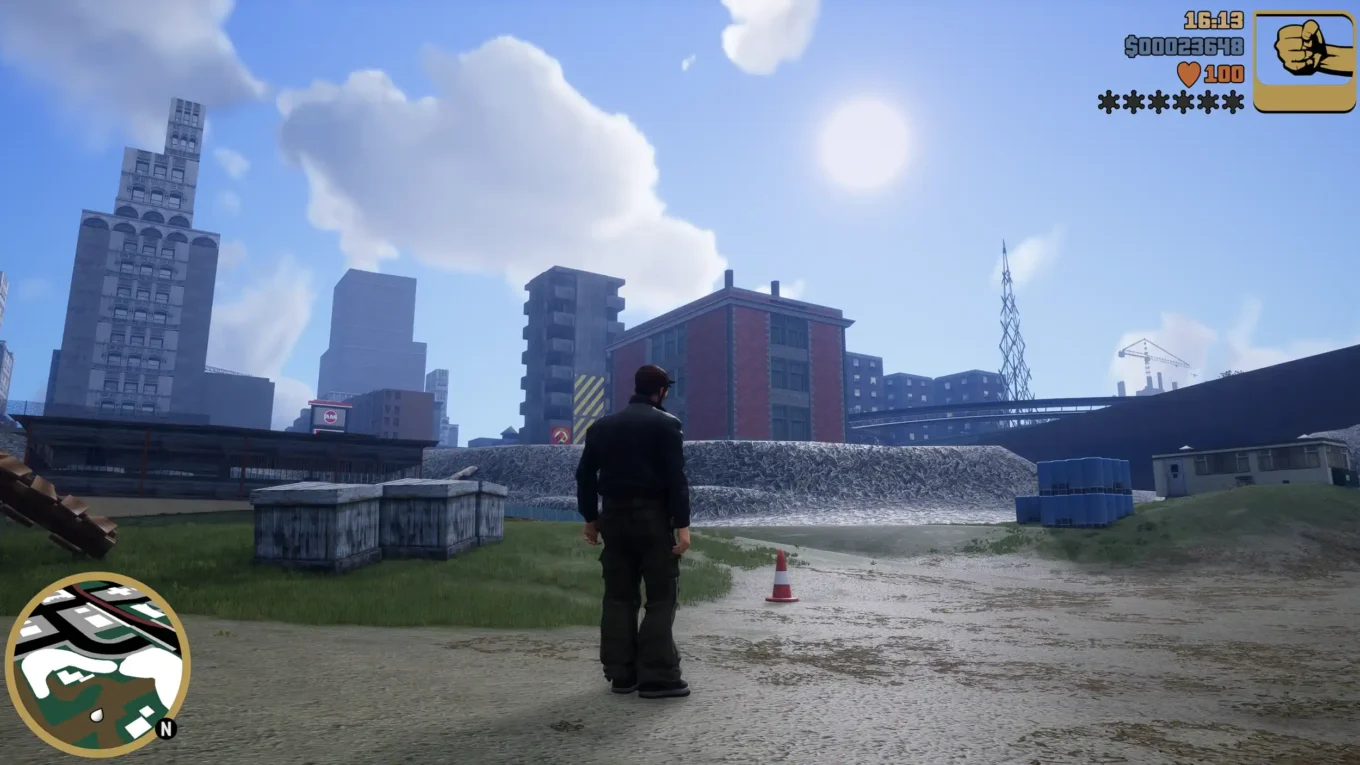
Task: Select the first wanted level star
Action: pyautogui.click(x=1108, y=101)
